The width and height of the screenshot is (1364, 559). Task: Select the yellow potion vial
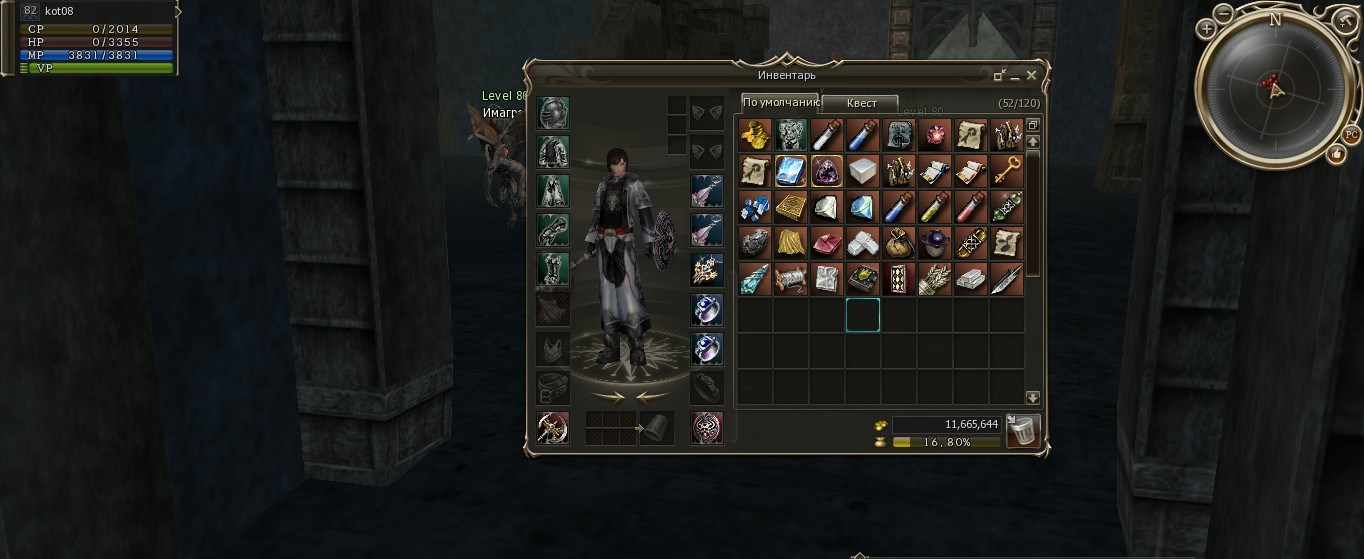(x=934, y=207)
